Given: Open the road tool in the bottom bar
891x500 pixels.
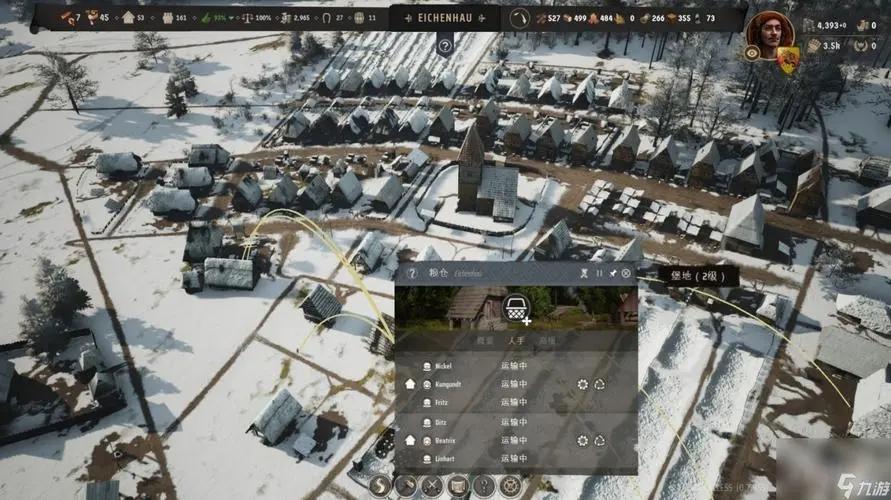Looking at the screenshot, I should click(380, 487).
